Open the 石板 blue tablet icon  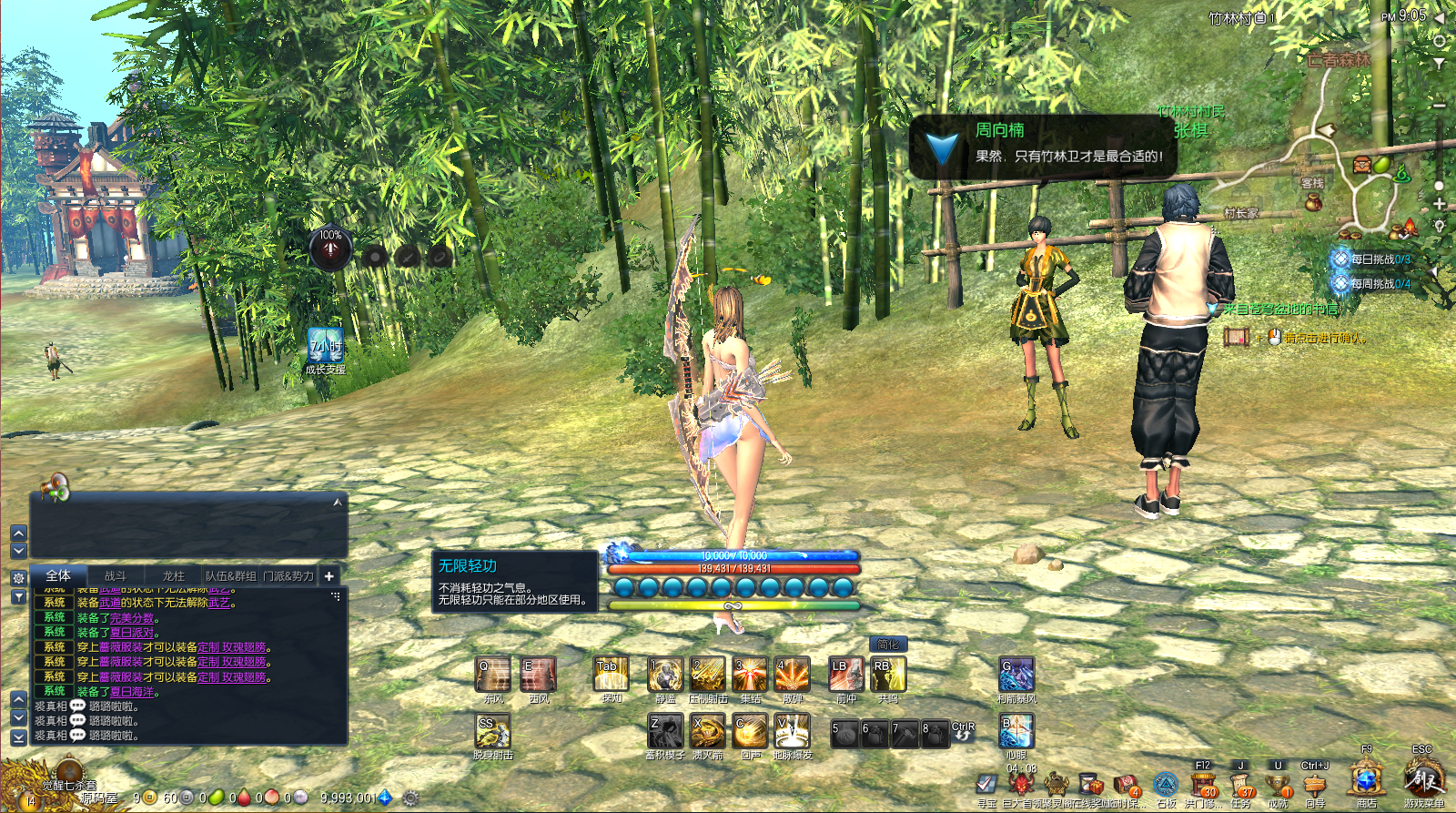point(1166,785)
